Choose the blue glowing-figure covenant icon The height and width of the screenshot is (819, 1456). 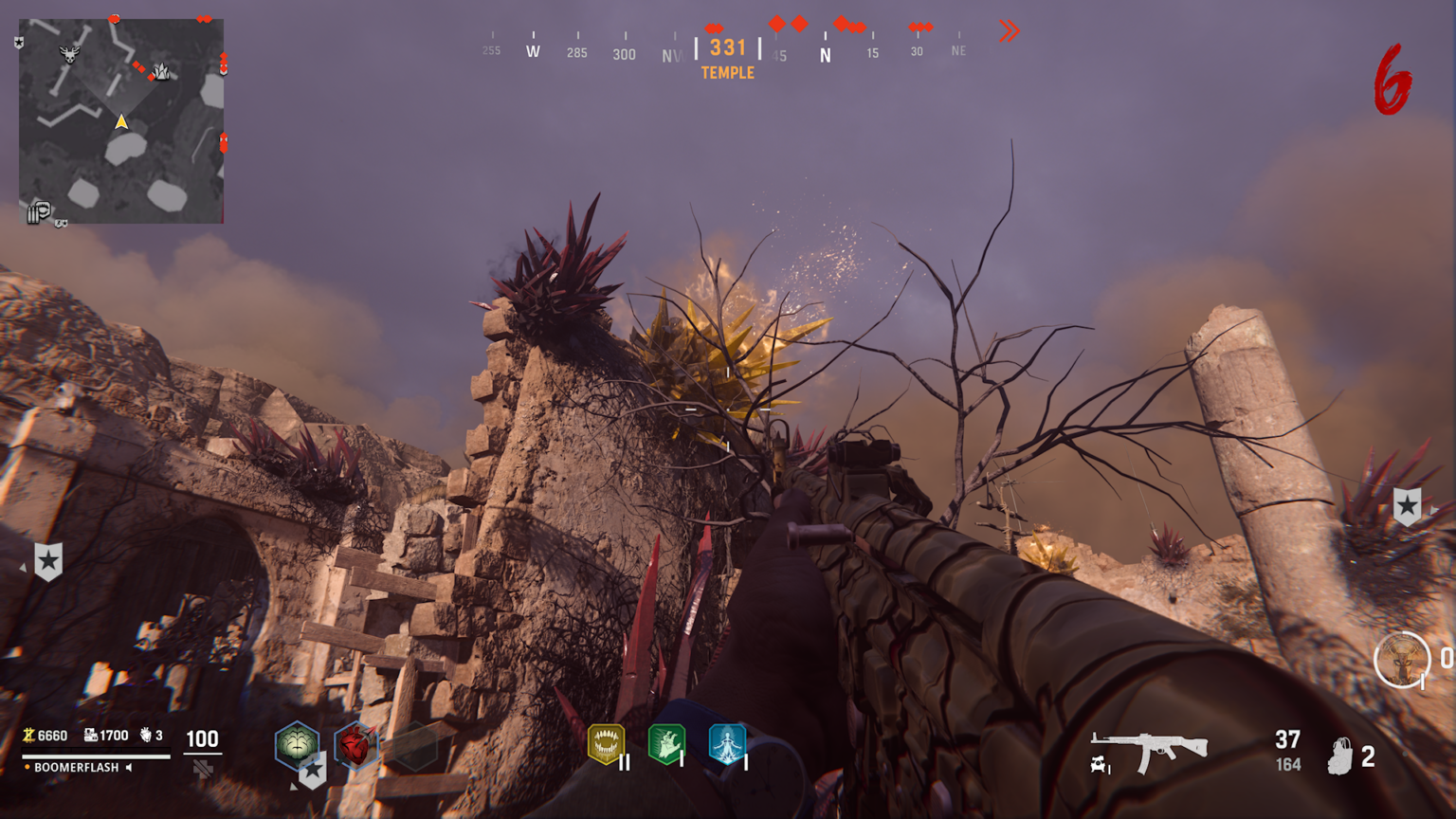727,744
